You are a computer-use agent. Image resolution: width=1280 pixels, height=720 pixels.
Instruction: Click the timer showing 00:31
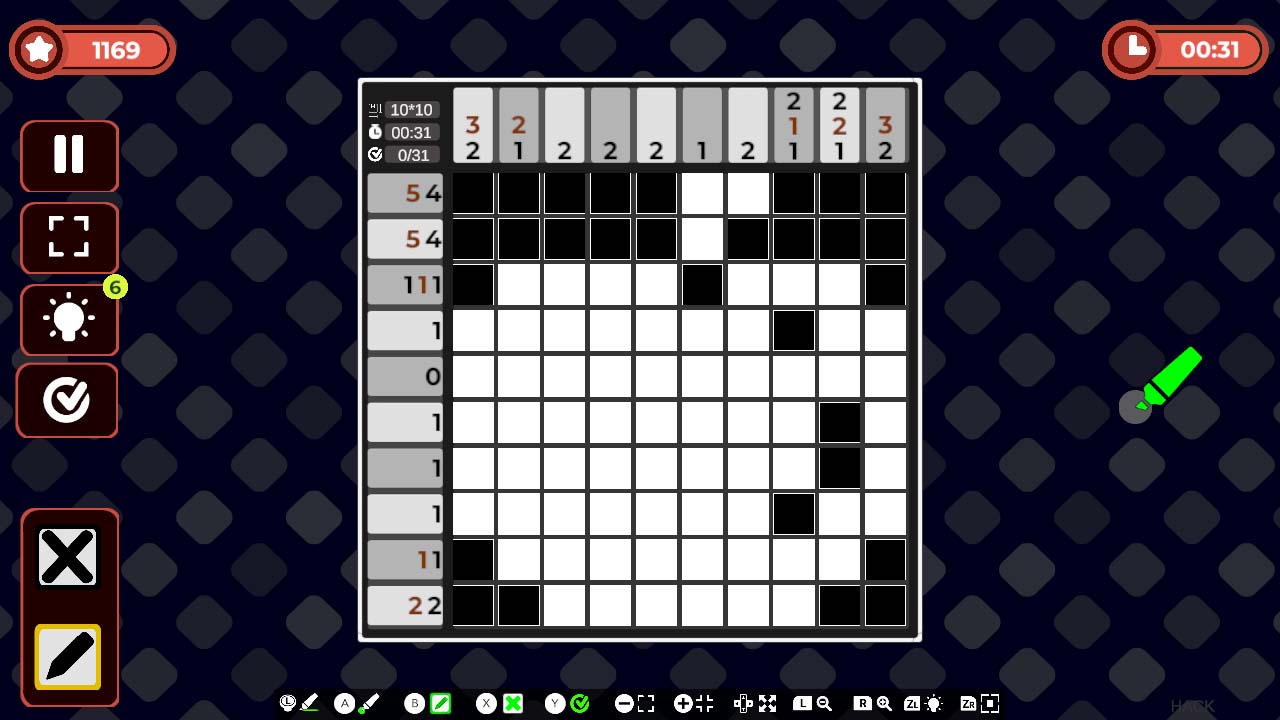tap(1185, 49)
